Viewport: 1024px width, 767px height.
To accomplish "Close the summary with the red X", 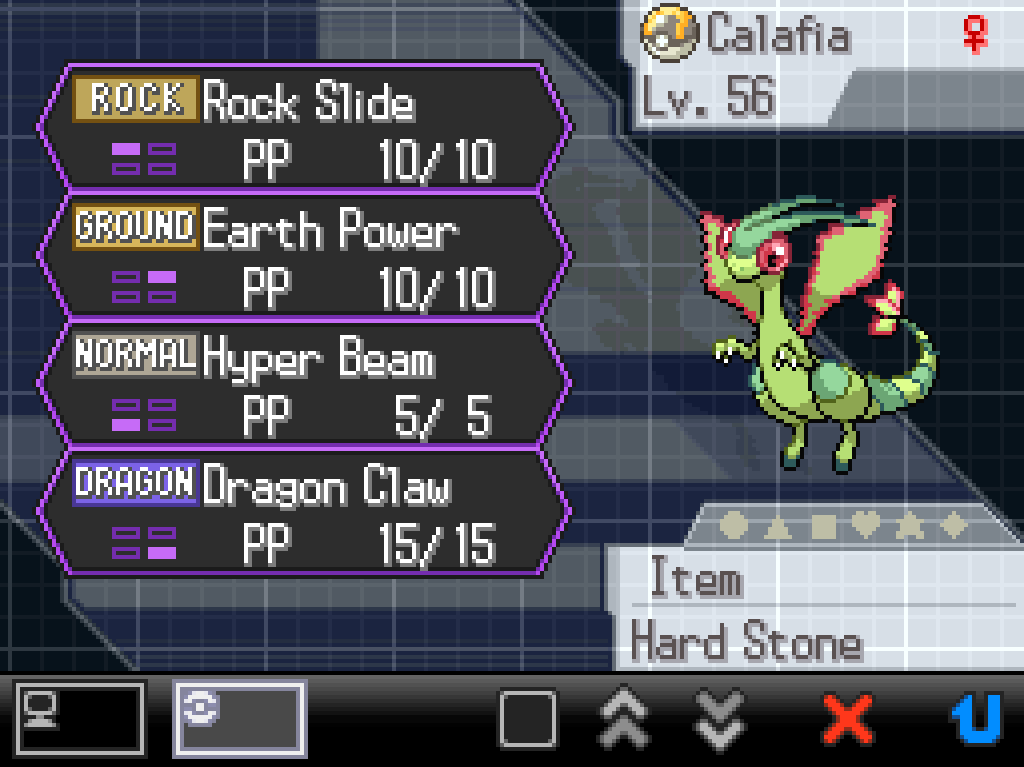I will coord(847,718).
